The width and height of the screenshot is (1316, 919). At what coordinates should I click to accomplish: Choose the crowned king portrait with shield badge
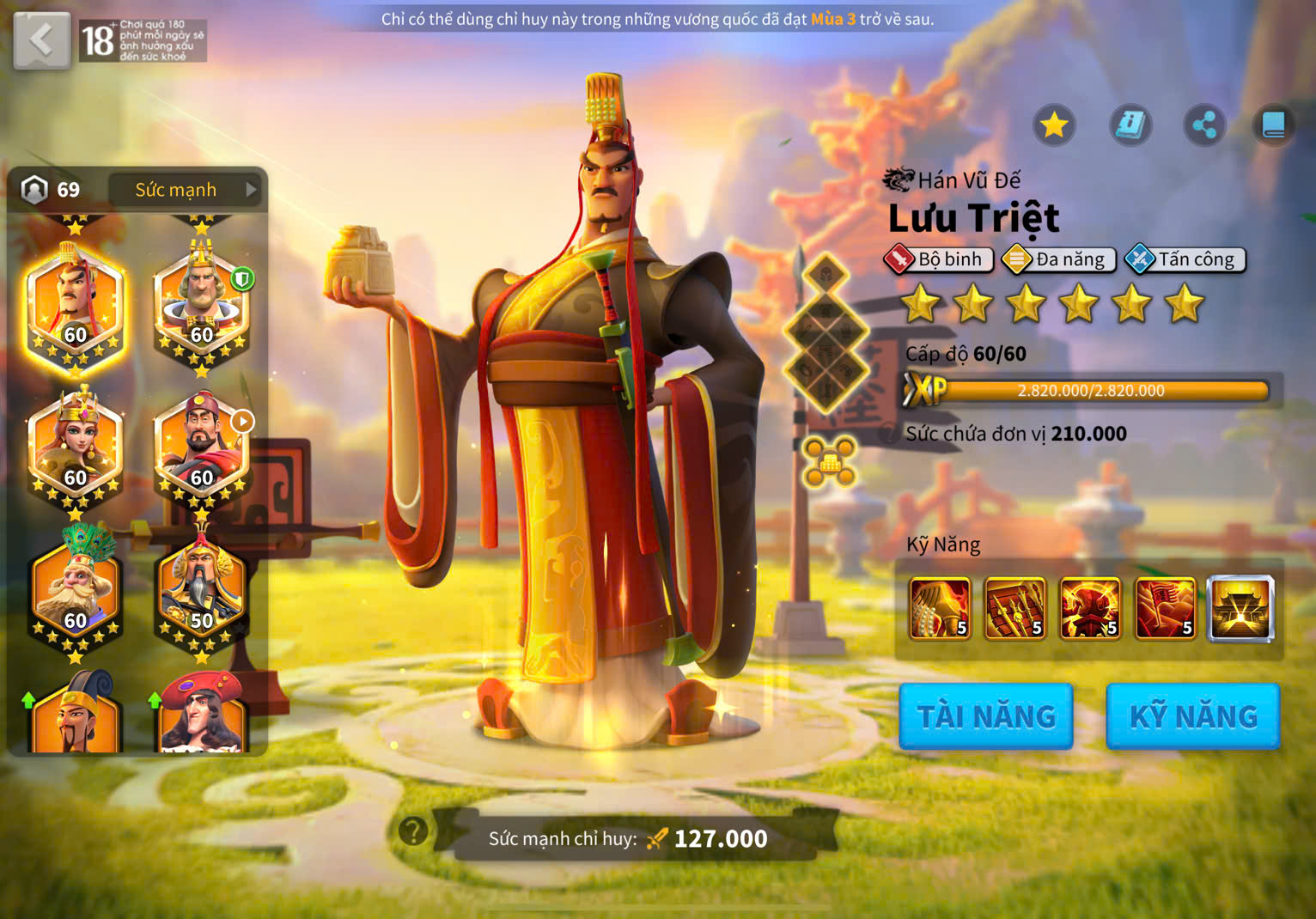201,305
